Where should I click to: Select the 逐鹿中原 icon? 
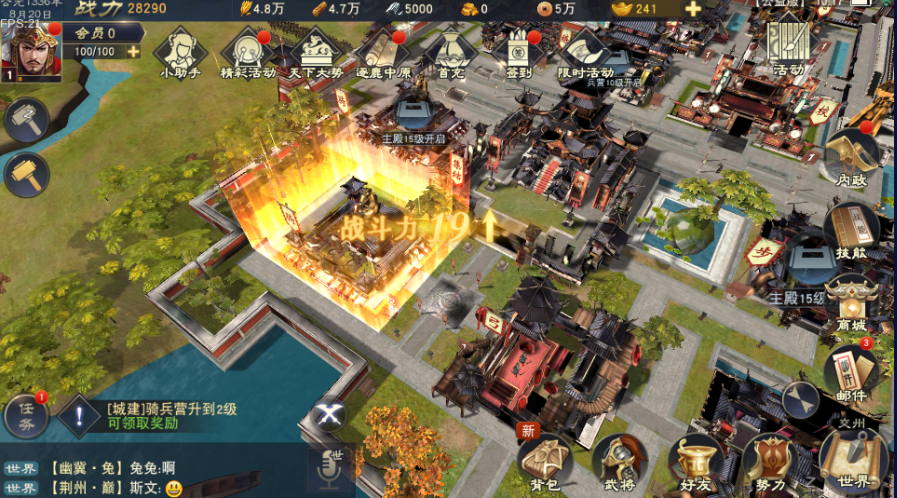384,50
